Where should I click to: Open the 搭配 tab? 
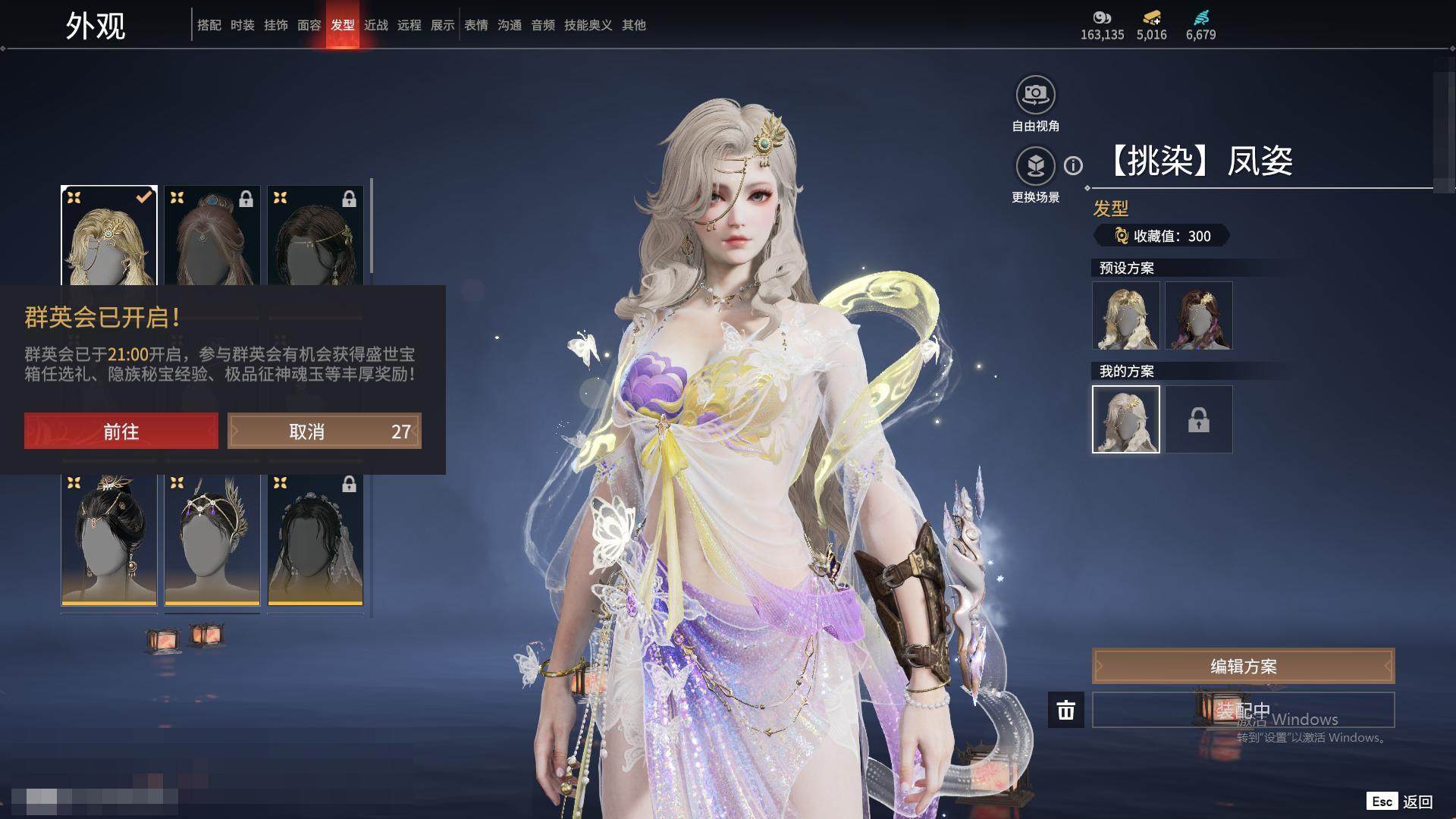coord(209,25)
